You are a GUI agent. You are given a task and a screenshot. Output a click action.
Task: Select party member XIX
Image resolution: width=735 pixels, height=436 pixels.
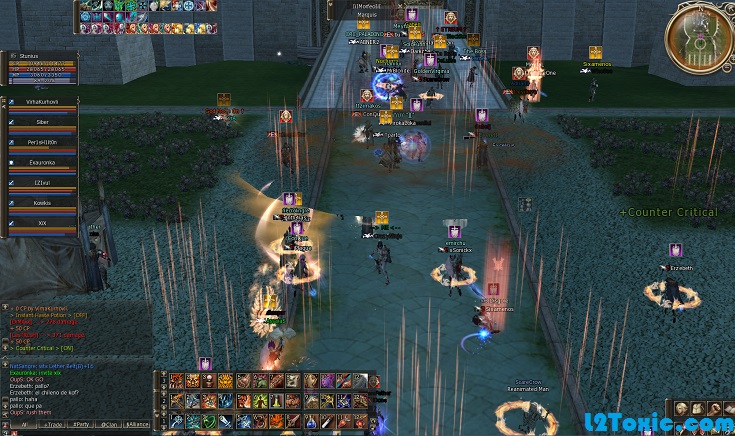point(43,223)
